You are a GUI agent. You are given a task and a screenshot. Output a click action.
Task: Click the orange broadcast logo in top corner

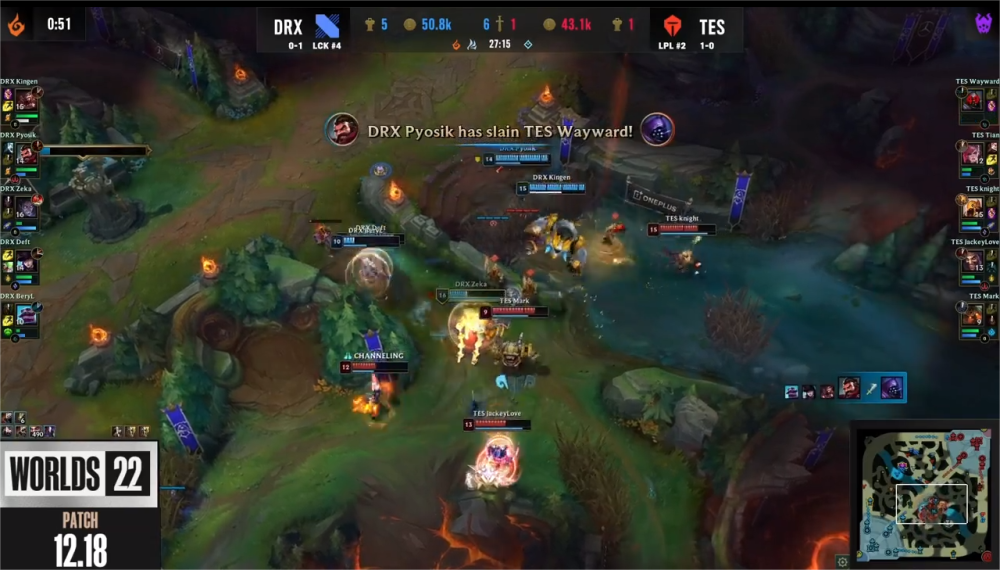click(16, 24)
